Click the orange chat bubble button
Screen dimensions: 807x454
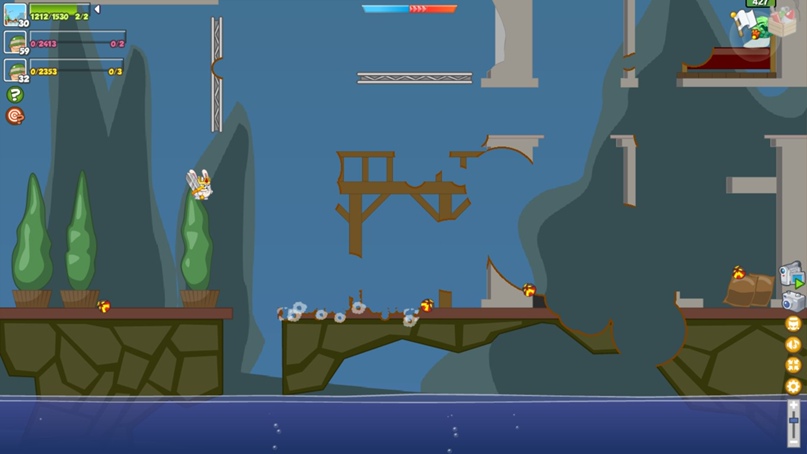coord(793,324)
